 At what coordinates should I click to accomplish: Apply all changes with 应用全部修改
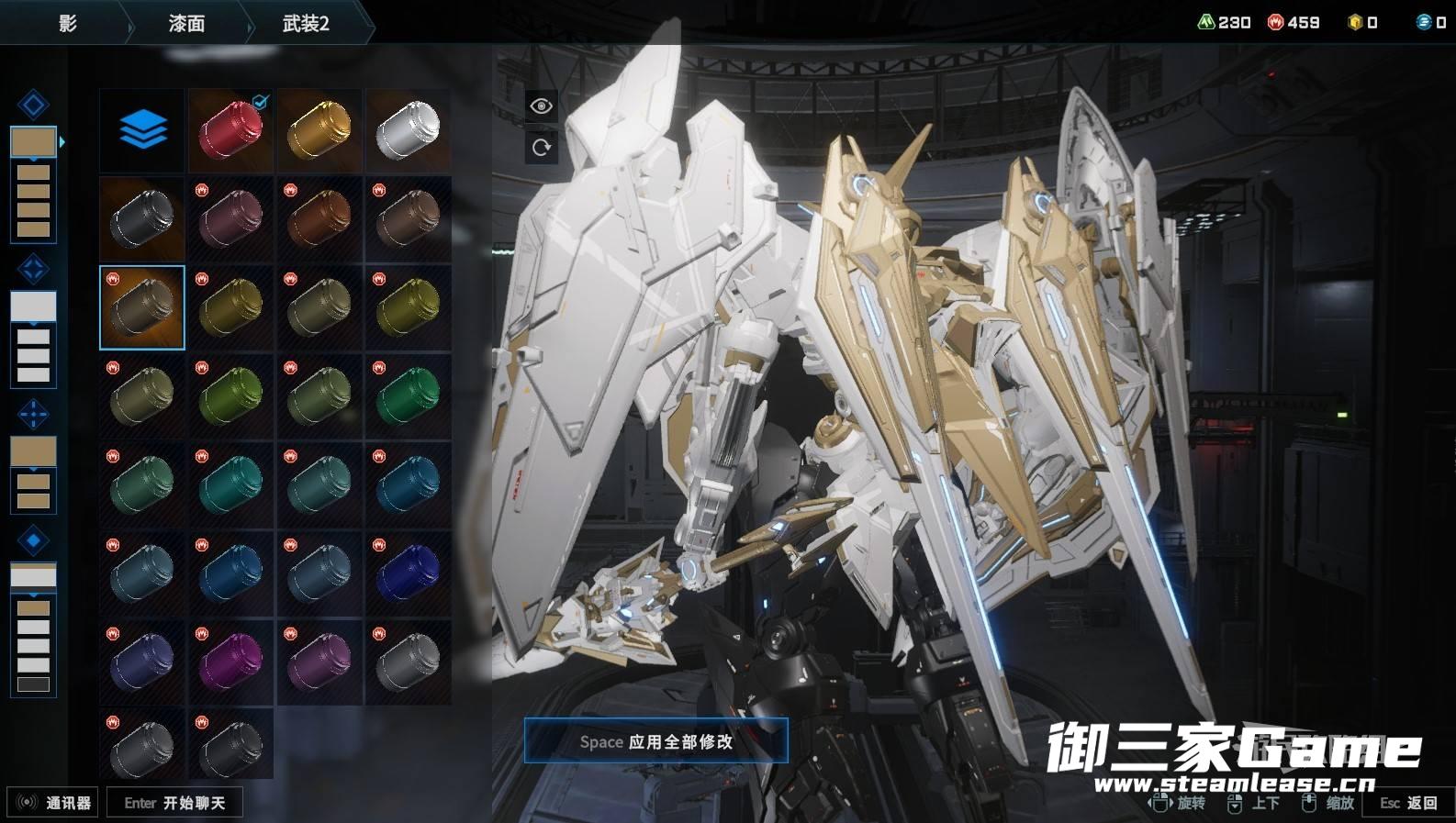tap(655, 741)
